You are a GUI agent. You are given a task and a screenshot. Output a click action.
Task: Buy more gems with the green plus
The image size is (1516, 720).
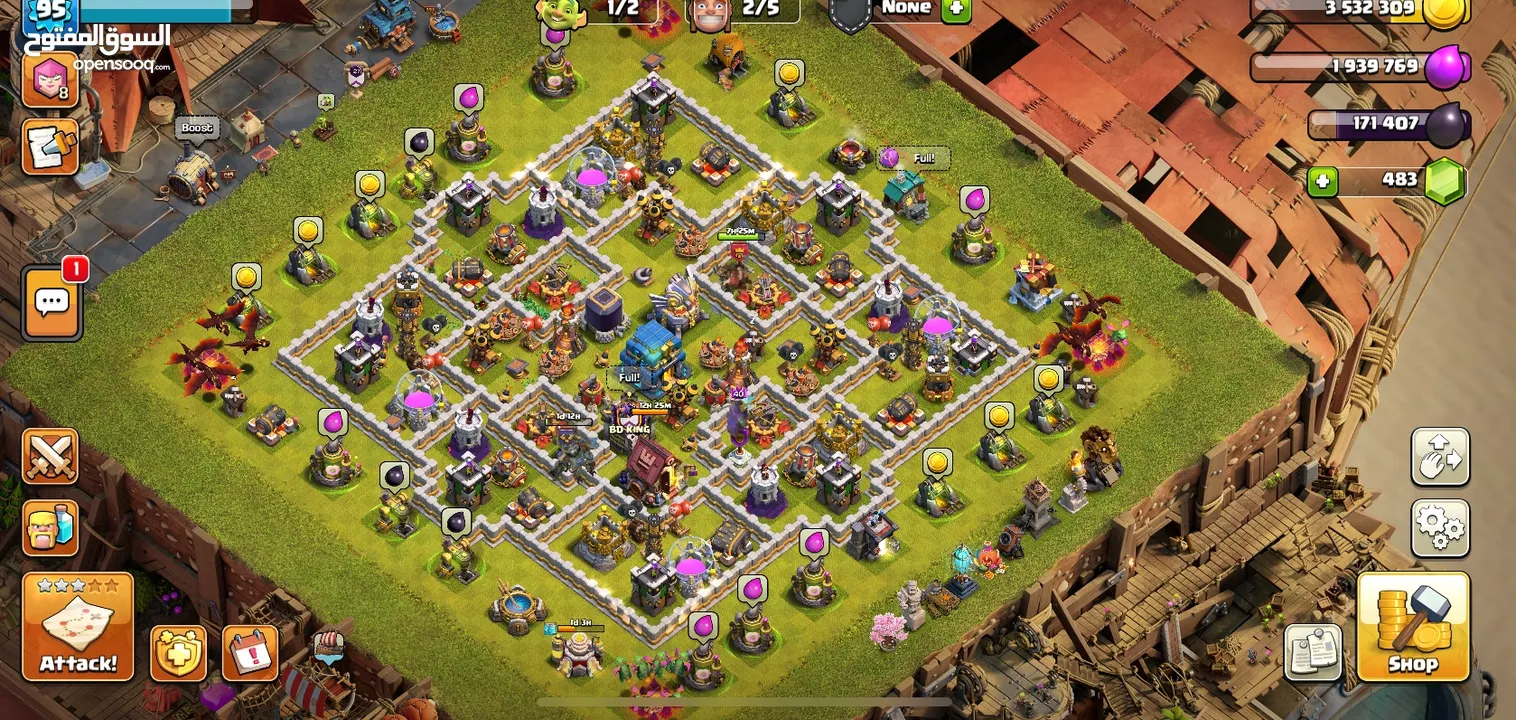click(x=1323, y=181)
